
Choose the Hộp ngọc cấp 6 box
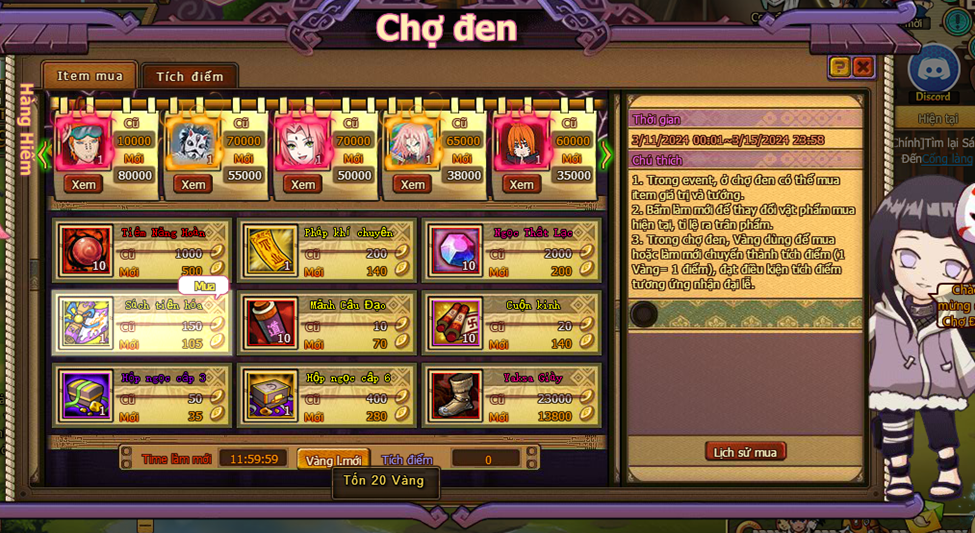pyautogui.click(x=271, y=396)
